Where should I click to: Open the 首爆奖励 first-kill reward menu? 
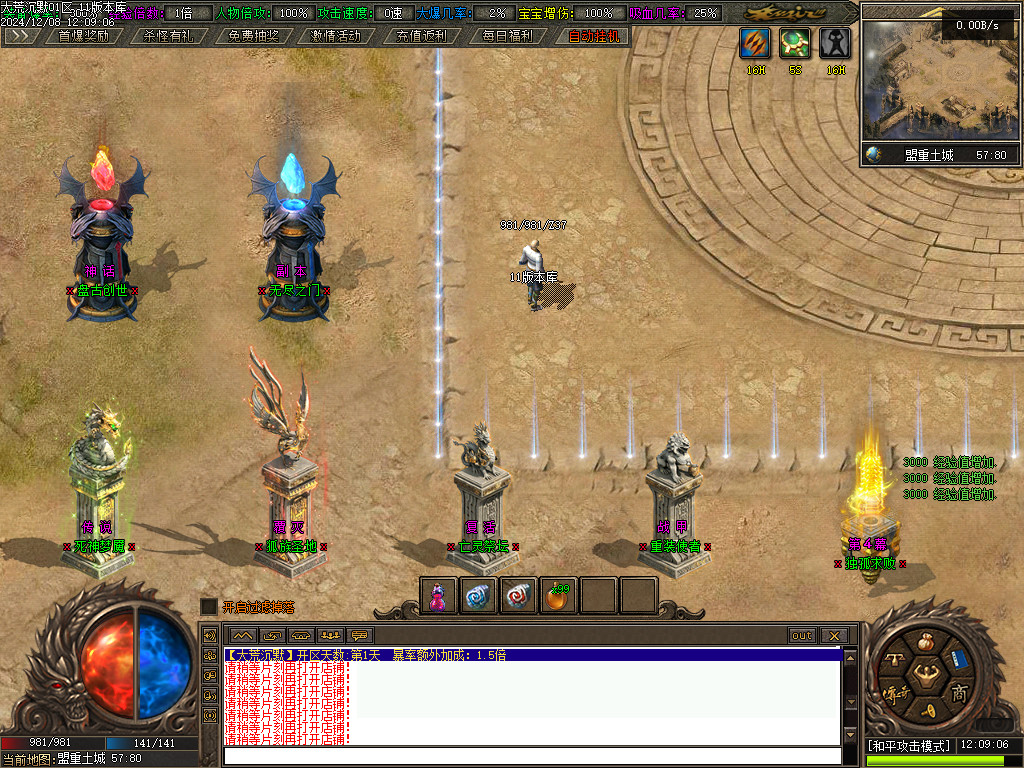coord(84,36)
